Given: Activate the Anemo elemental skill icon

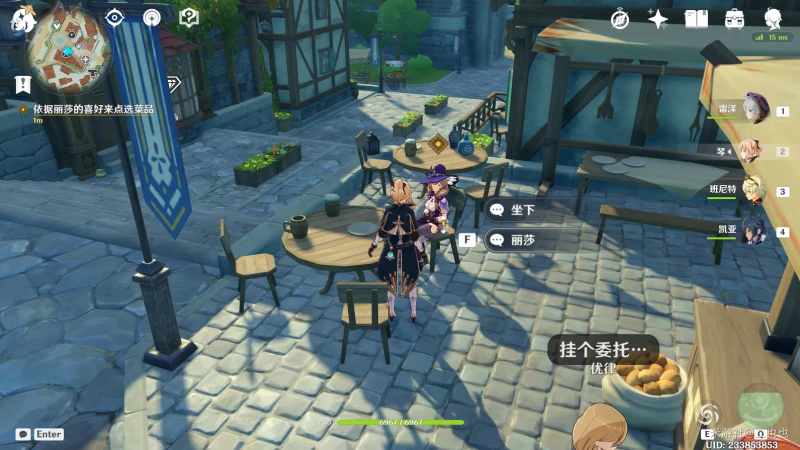Looking at the screenshot, I should 710,413.
